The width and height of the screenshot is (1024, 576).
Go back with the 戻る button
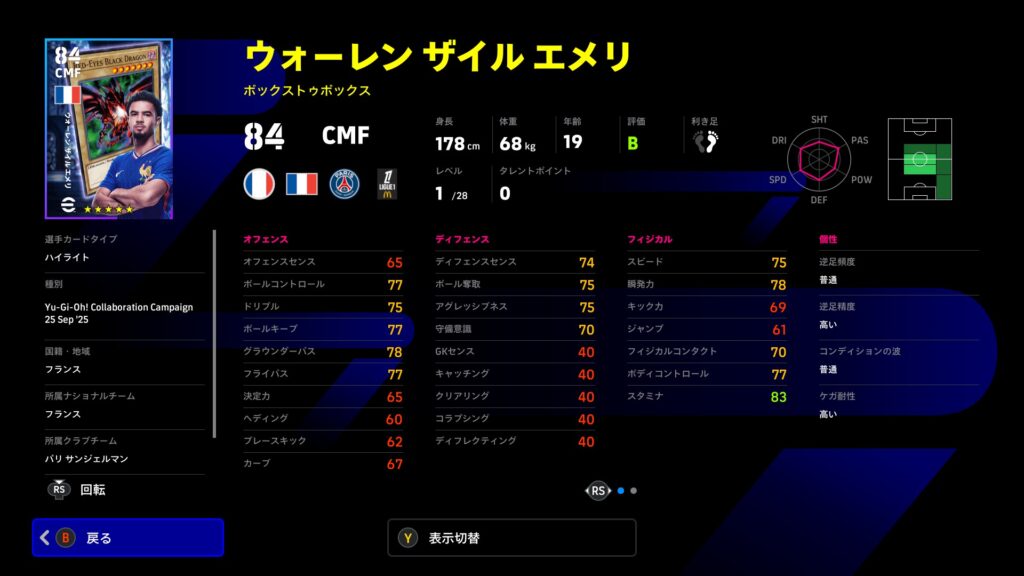pyautogui.click(x=128, y=537)
